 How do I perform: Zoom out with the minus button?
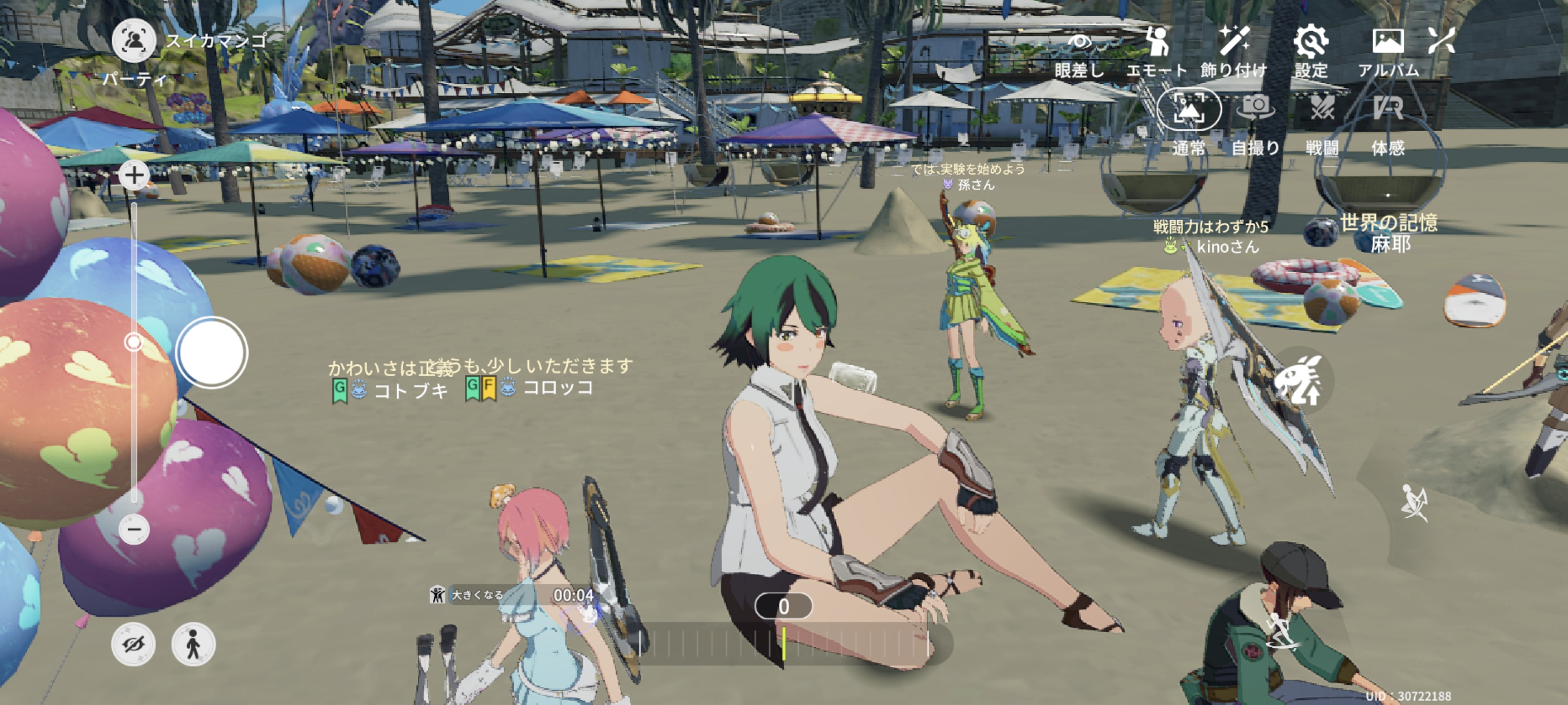134,529
